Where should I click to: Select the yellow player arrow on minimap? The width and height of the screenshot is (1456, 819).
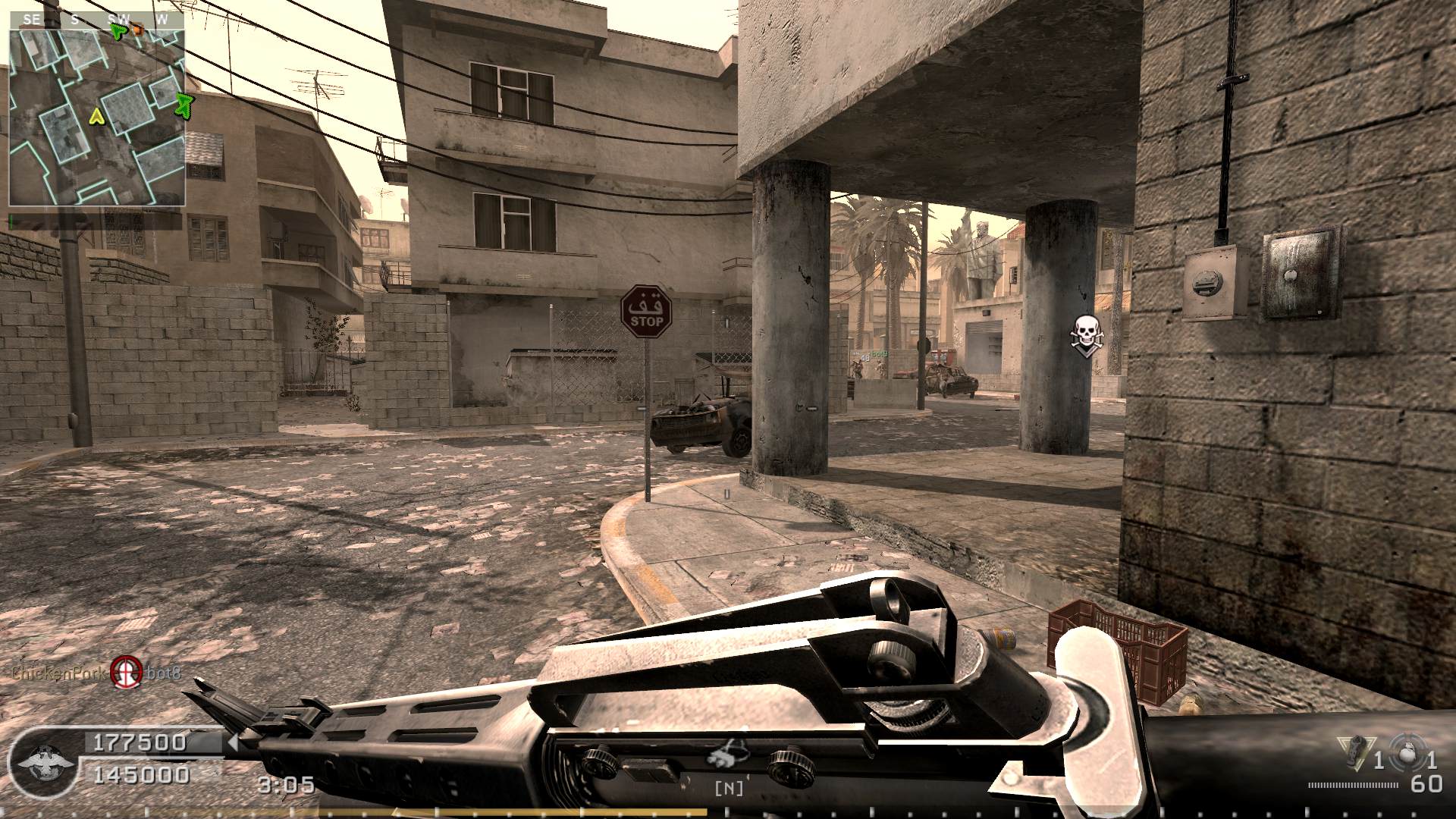[96, 116]
